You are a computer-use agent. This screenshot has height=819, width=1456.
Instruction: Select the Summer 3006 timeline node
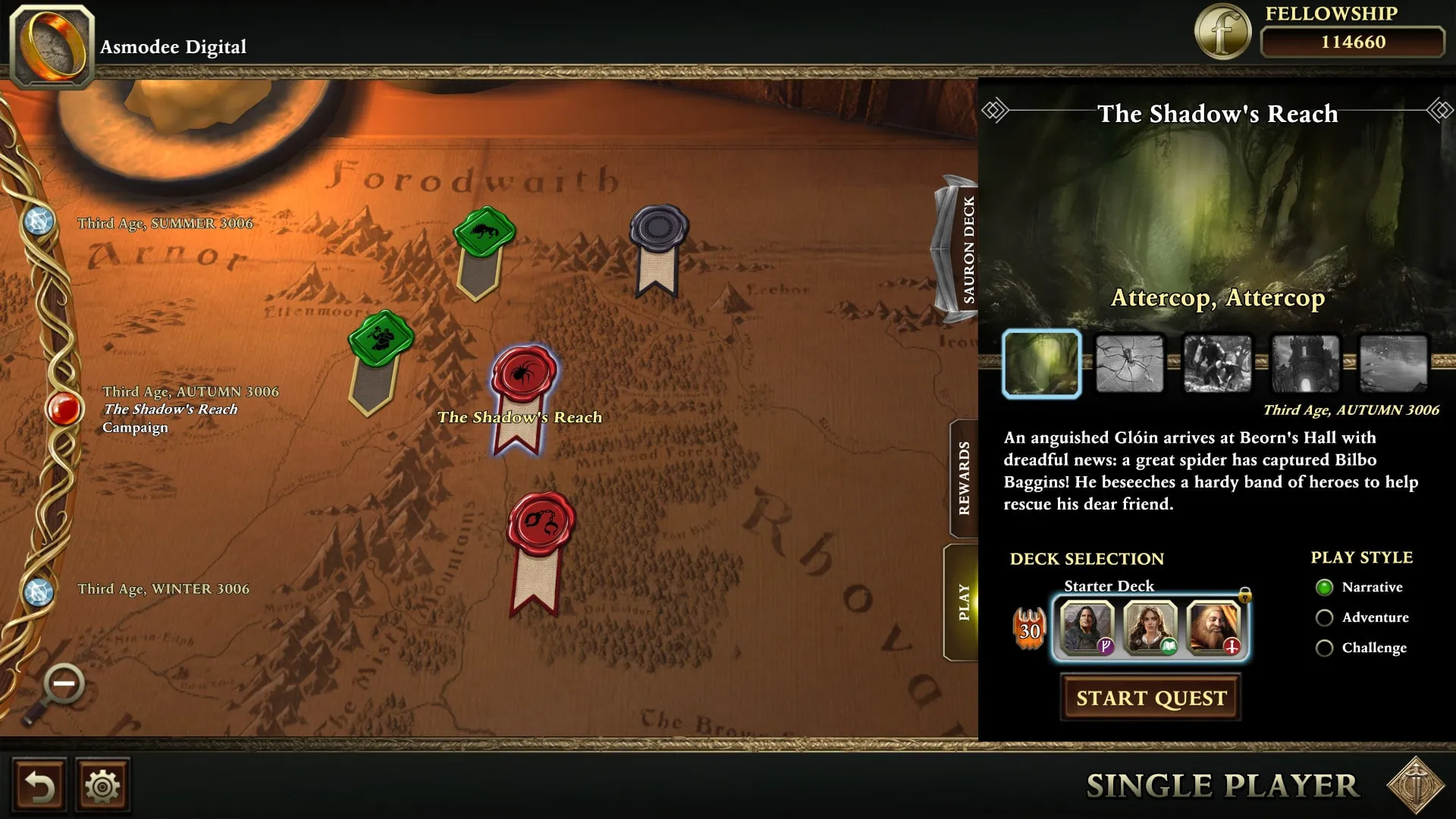click(x=39, y=221)
